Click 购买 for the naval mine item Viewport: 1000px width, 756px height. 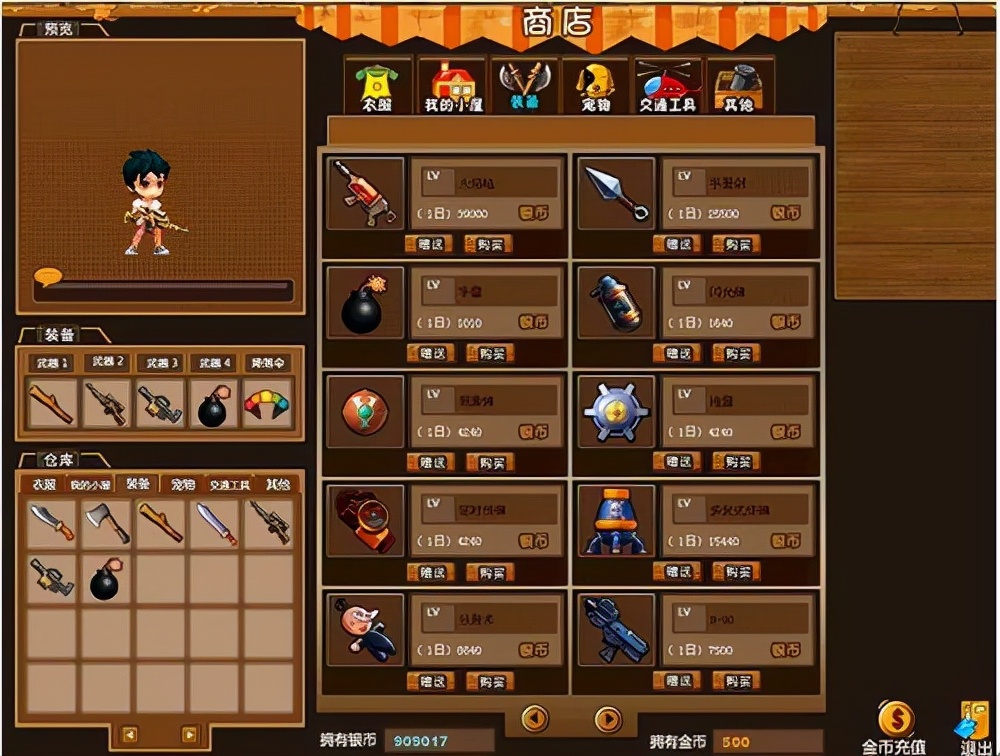click(x=735, y=462)
